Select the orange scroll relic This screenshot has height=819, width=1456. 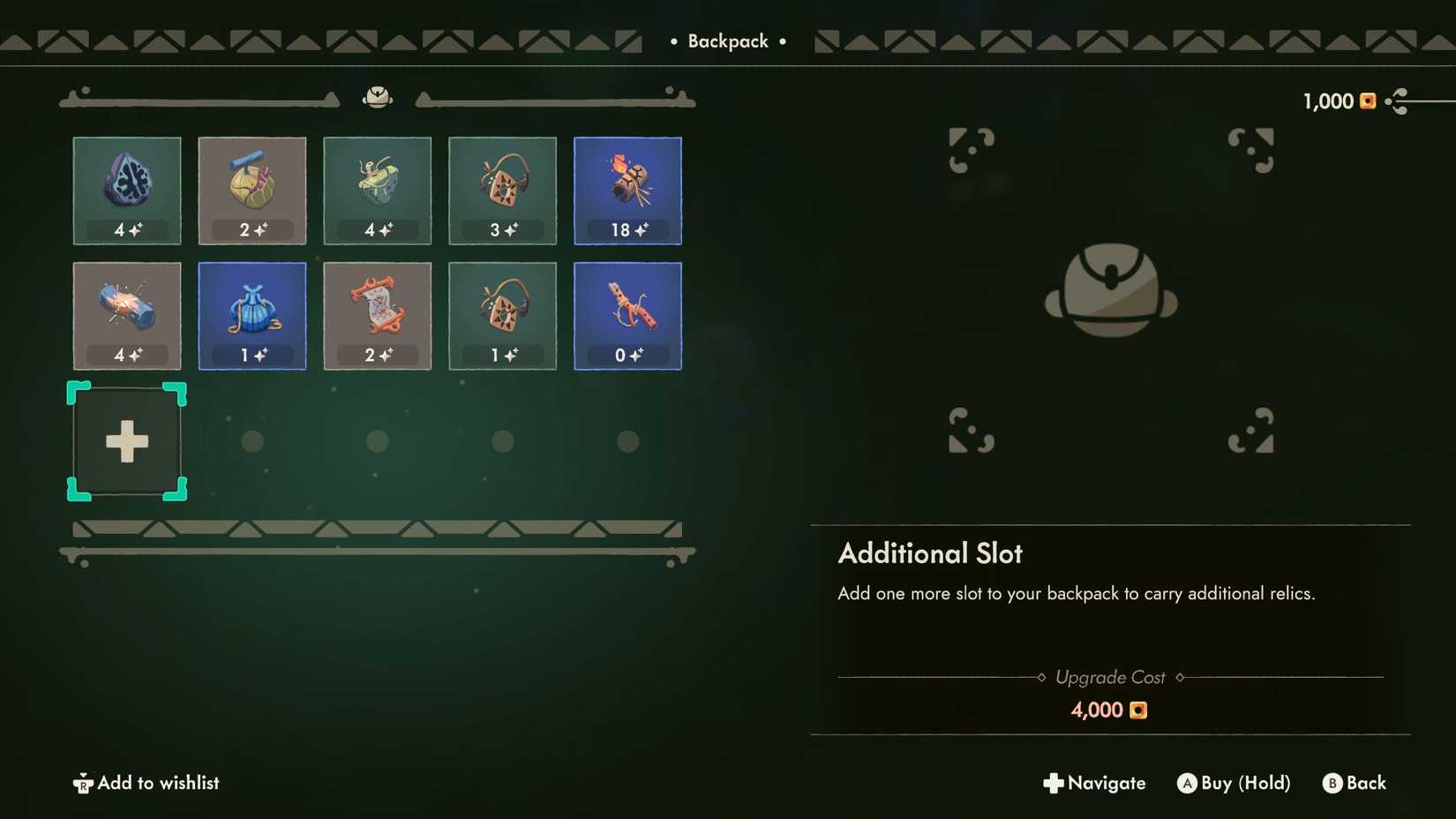[377, 315]
